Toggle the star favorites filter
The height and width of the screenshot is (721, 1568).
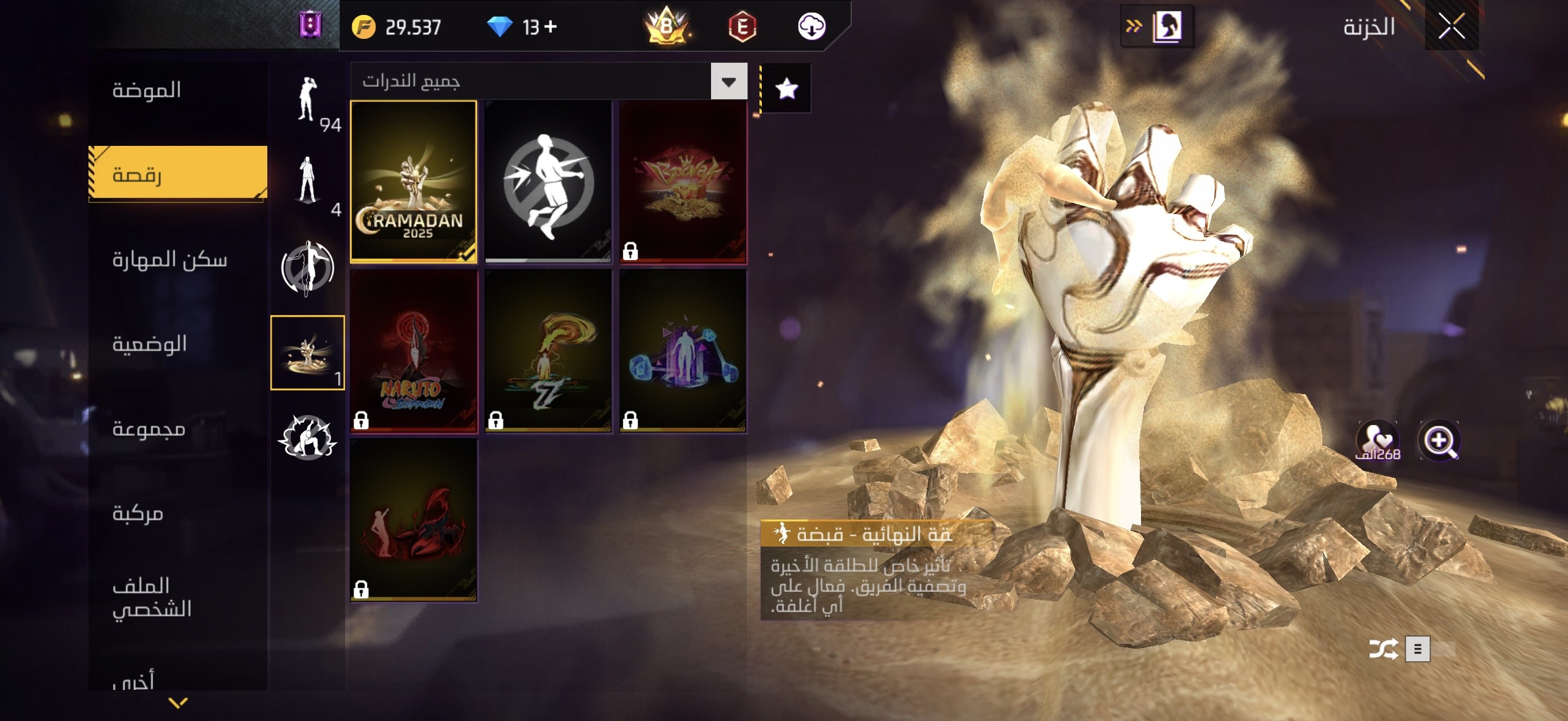[786, 89]
